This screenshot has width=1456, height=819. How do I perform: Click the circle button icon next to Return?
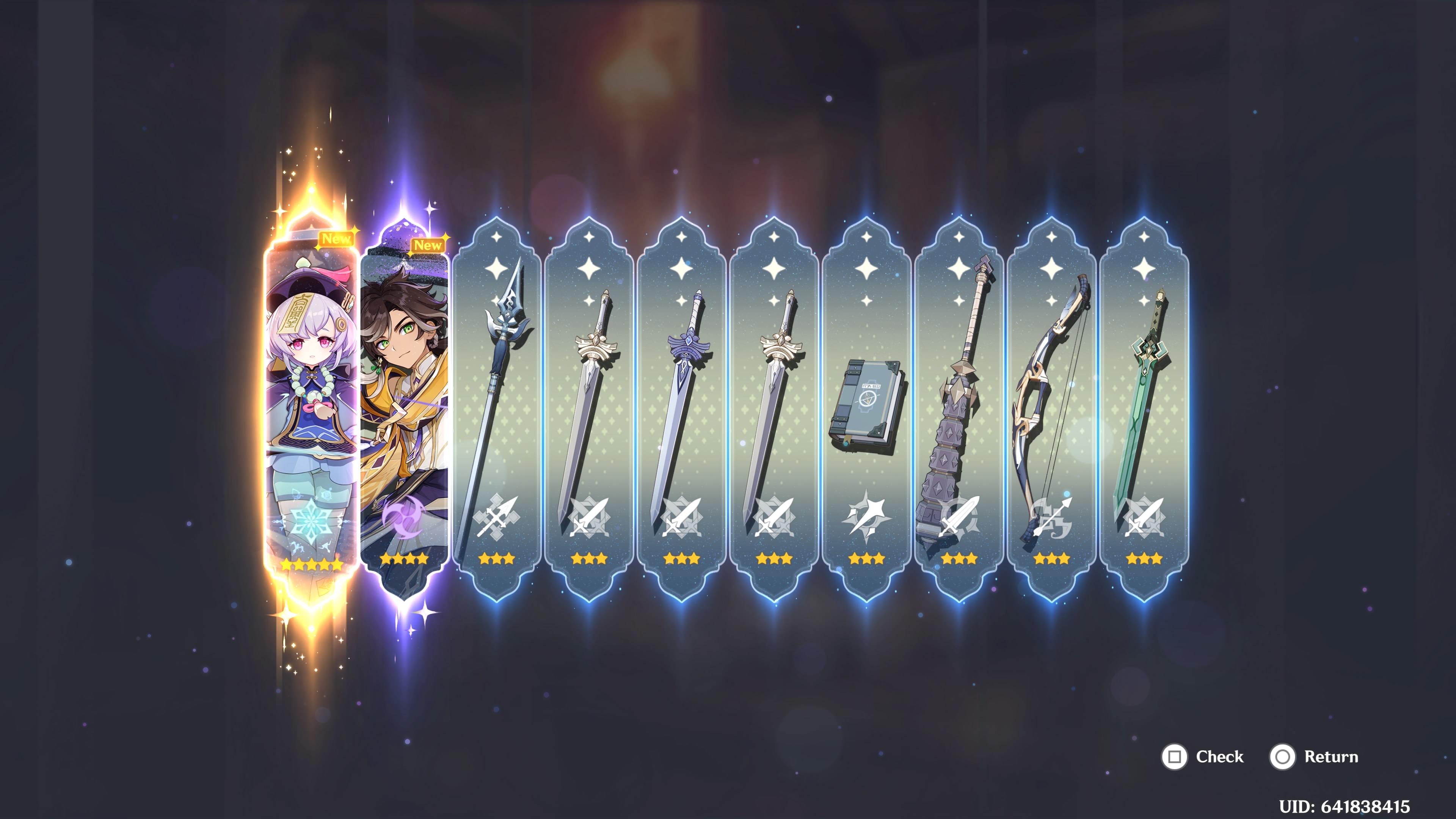coord(1282,757)
